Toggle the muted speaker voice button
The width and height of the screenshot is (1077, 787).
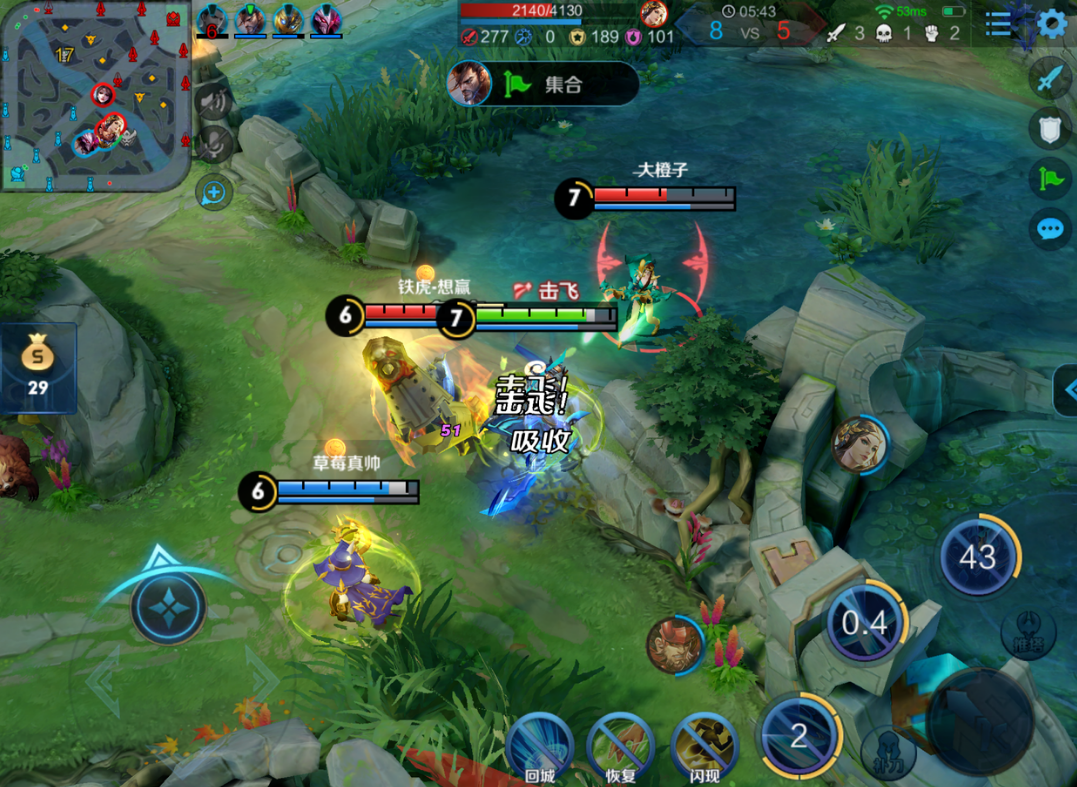pos(214,102)
